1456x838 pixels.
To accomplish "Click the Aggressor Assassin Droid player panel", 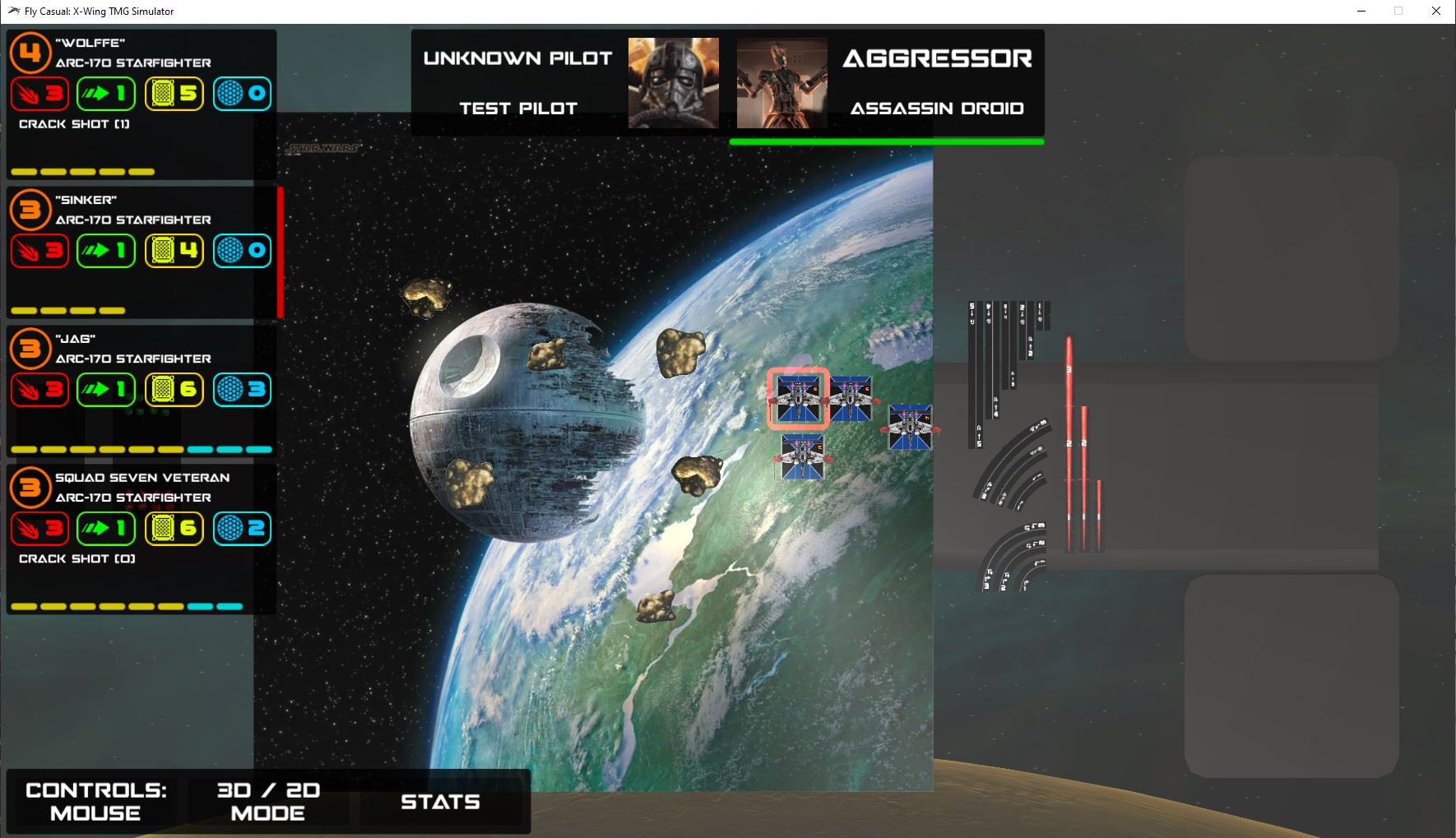I will pos(888,83).
